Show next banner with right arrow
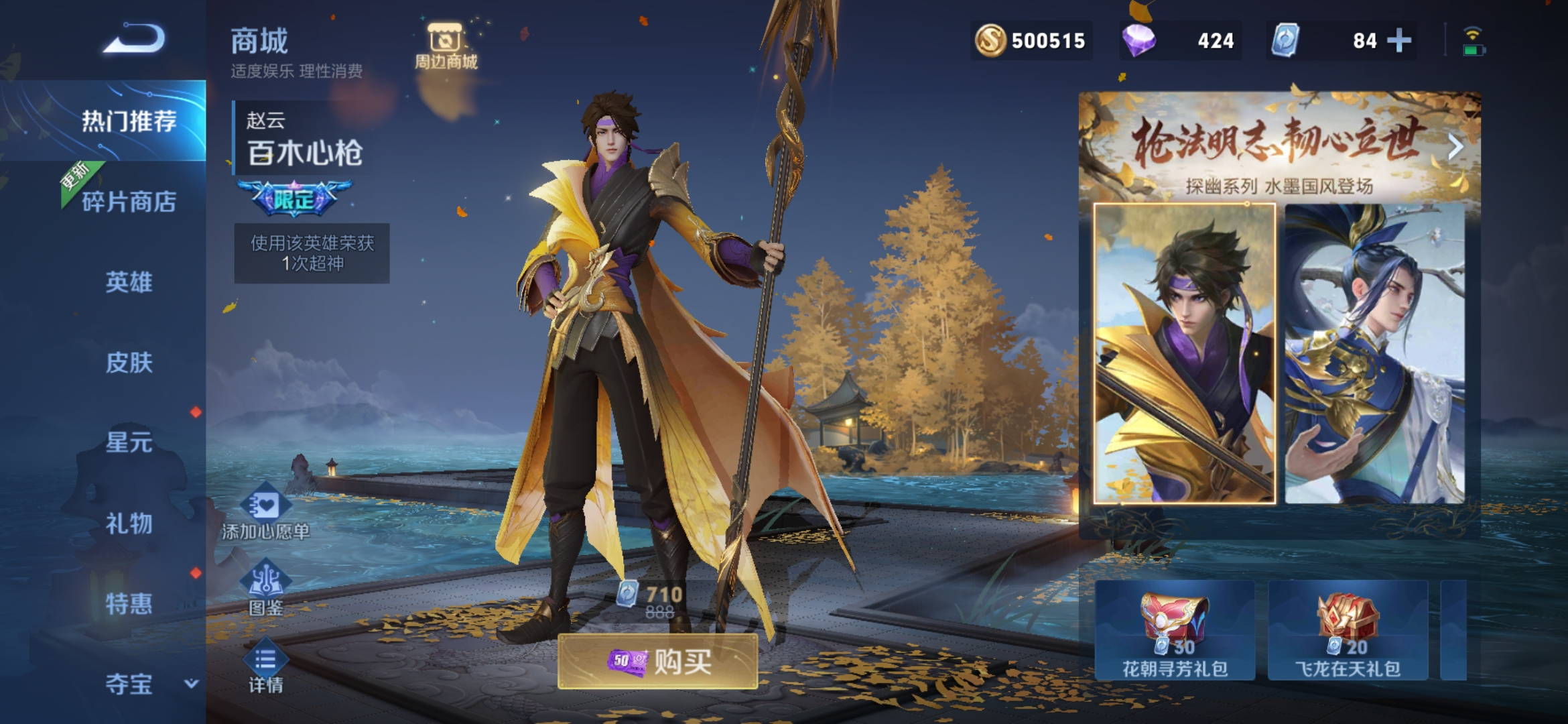The height and width of the screenshot is (724, 1568). [x=1455, y=146]
